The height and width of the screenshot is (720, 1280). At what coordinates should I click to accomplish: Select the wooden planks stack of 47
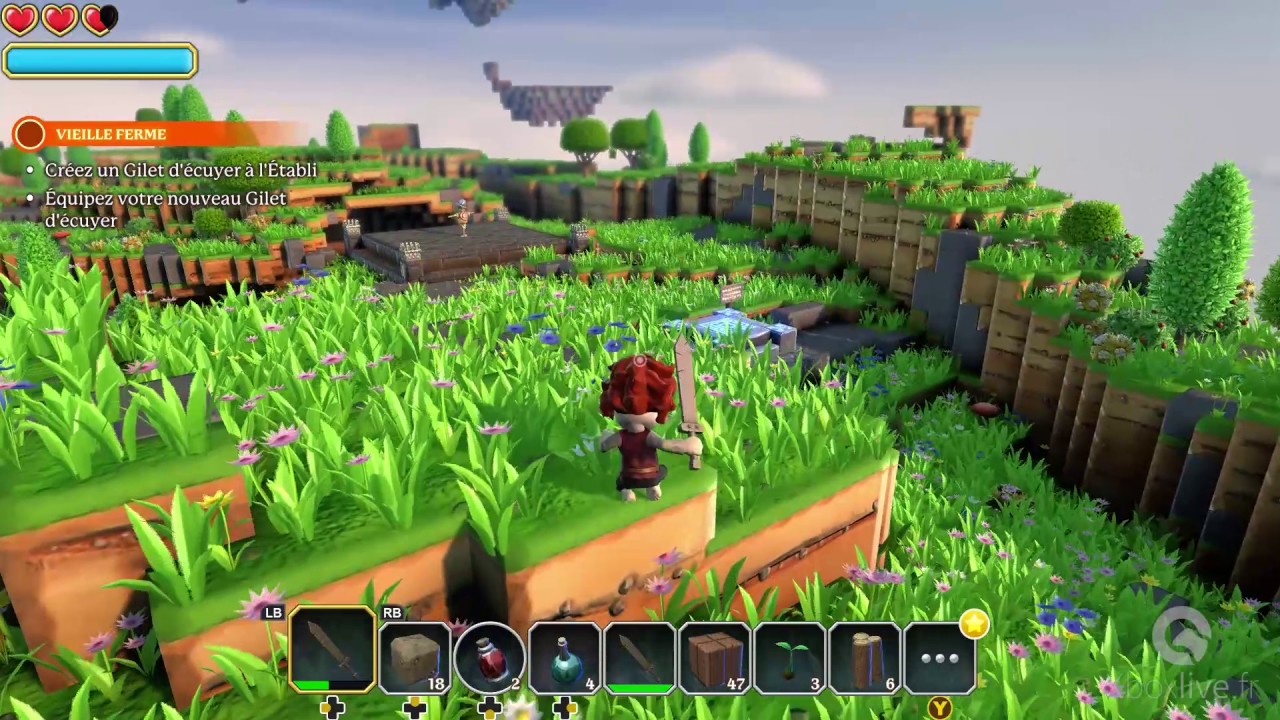[x=717, y=655]
